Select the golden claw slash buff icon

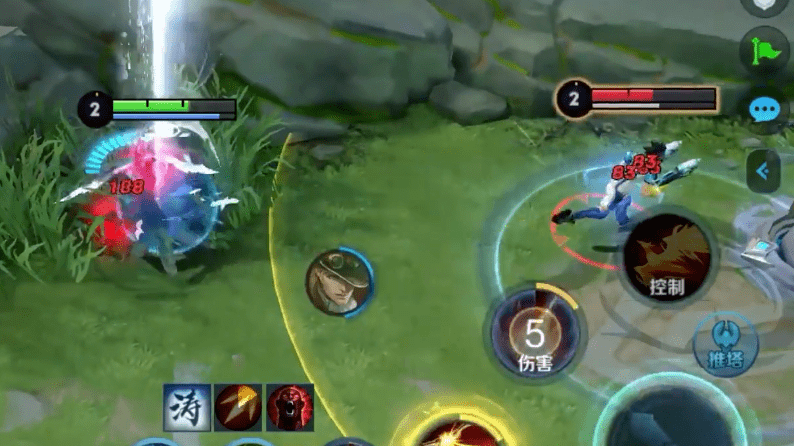(x=238, y=407)
